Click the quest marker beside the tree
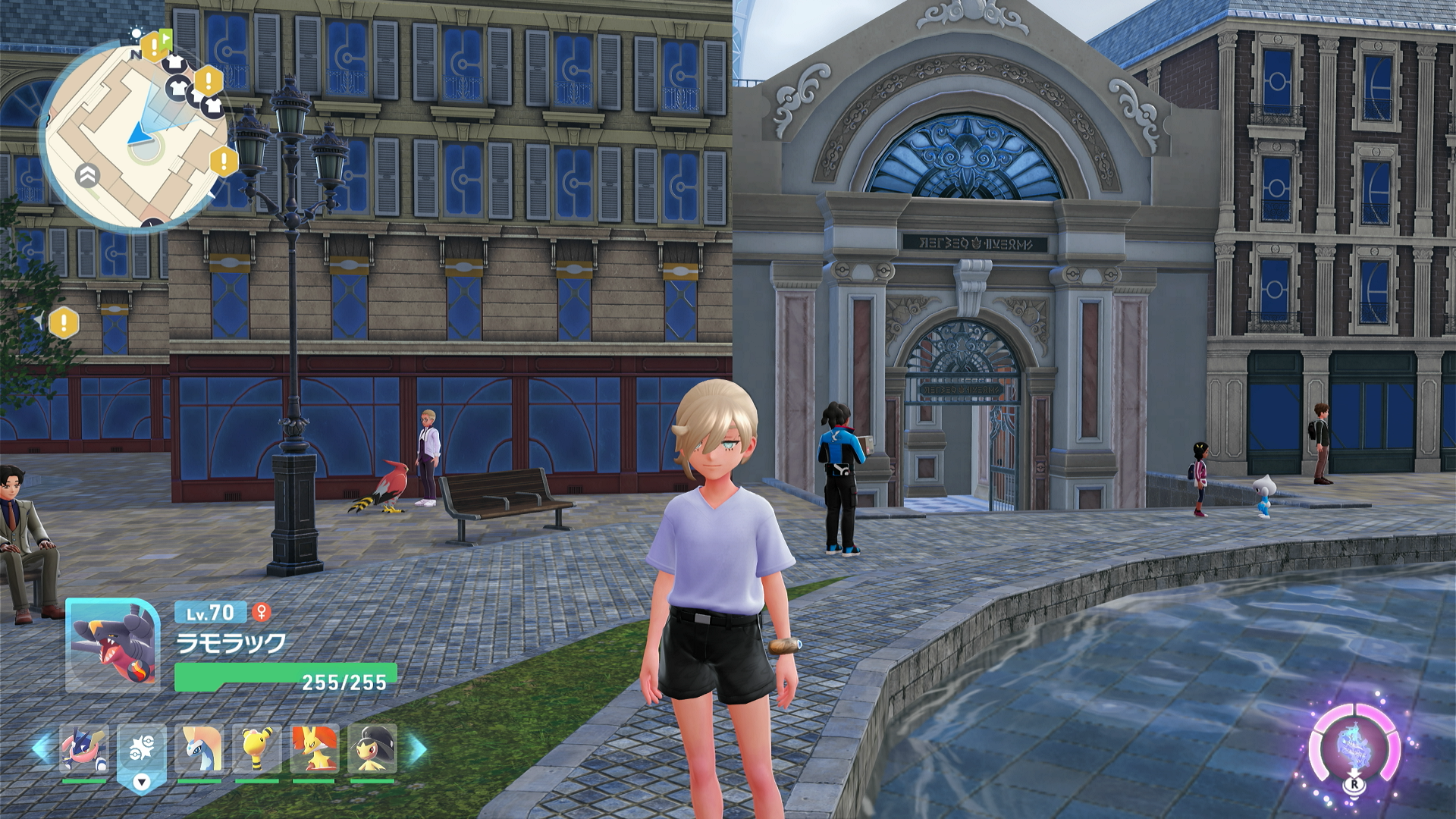The image size is (1456, 819). tap(64, 323)
